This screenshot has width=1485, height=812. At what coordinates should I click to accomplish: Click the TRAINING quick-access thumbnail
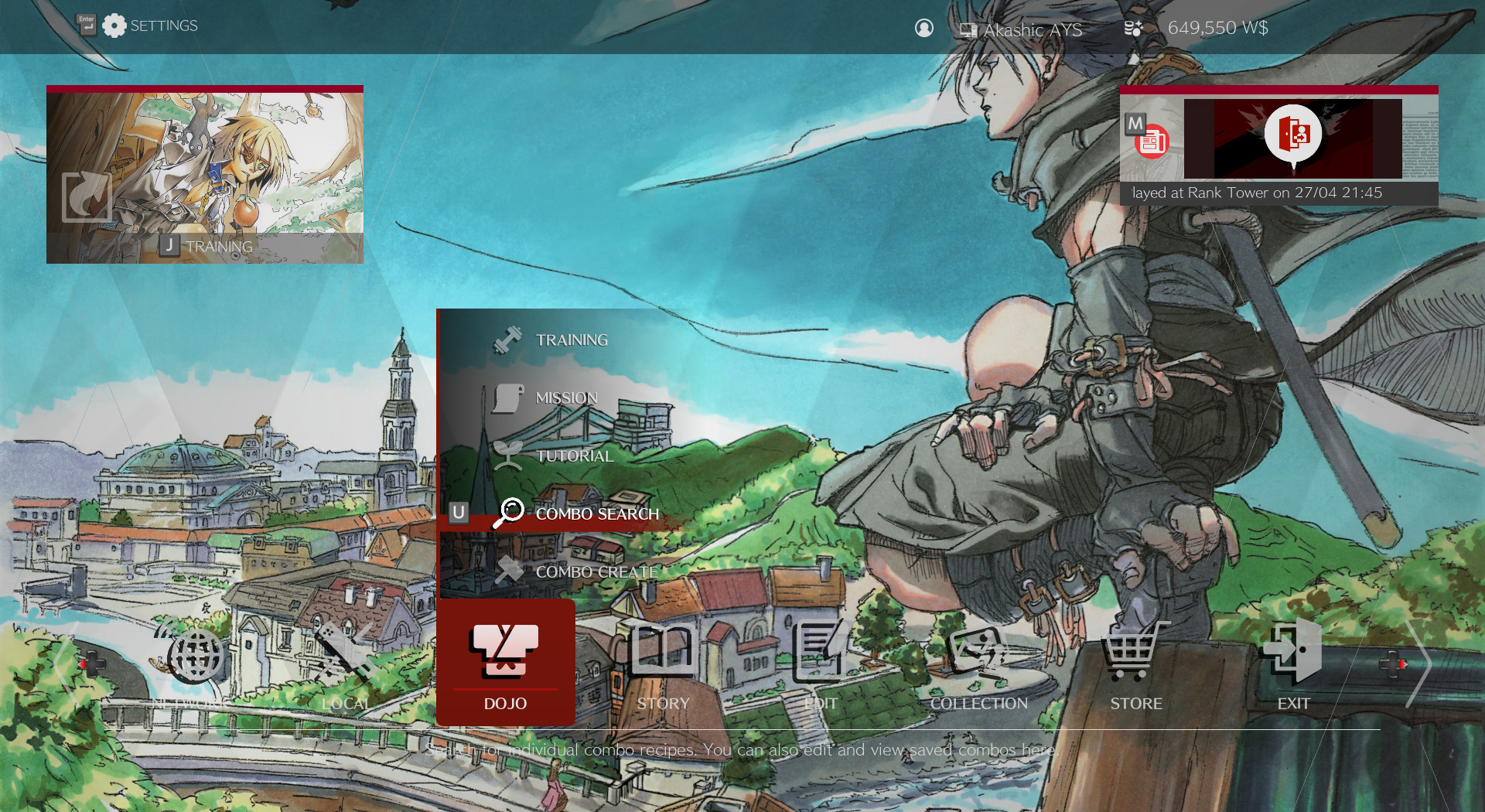204,175
